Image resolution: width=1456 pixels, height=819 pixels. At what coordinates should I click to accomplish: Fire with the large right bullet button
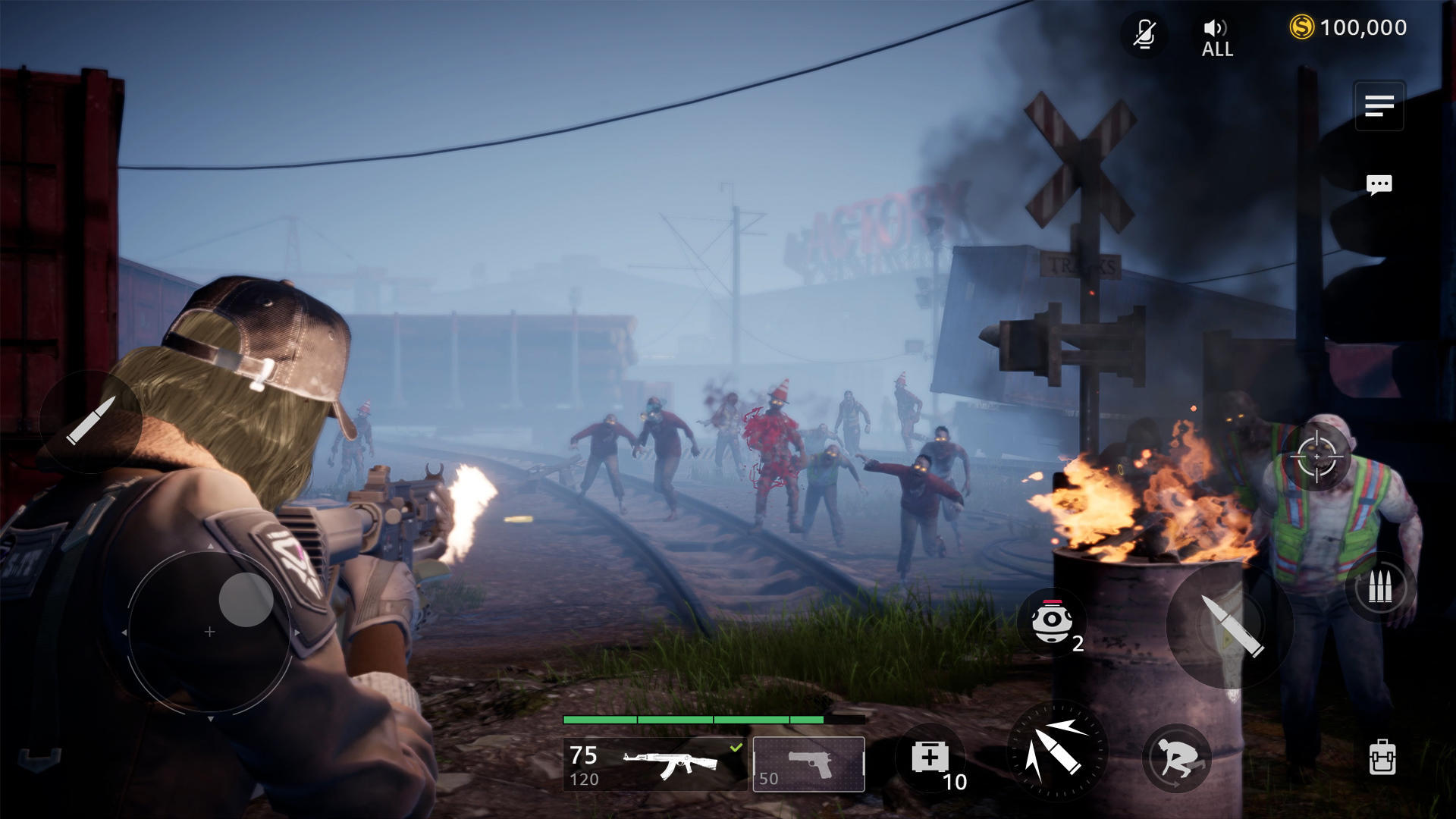click(1230, 625)
